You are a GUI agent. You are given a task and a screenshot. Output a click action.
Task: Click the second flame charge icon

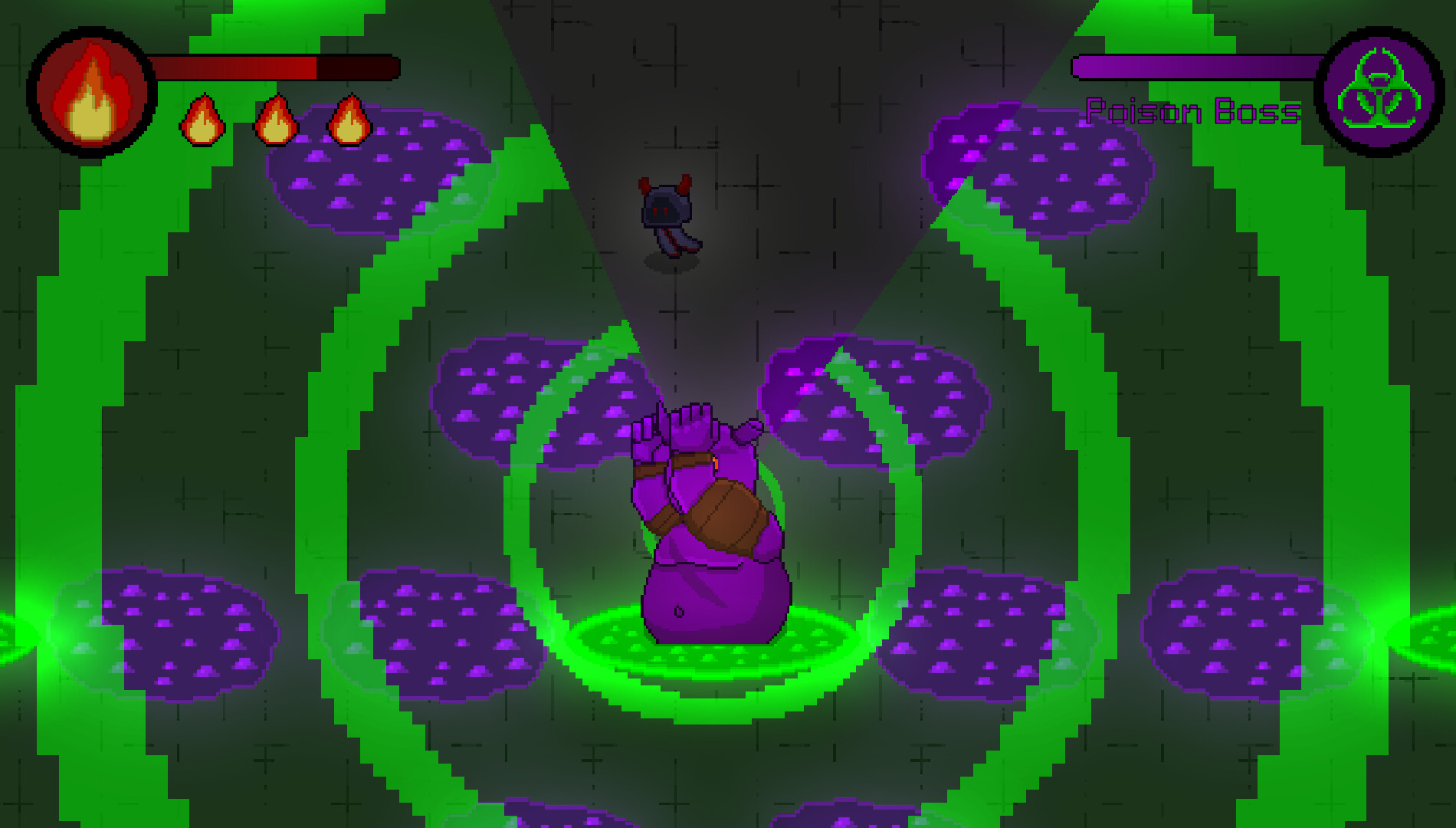[276, 121]
